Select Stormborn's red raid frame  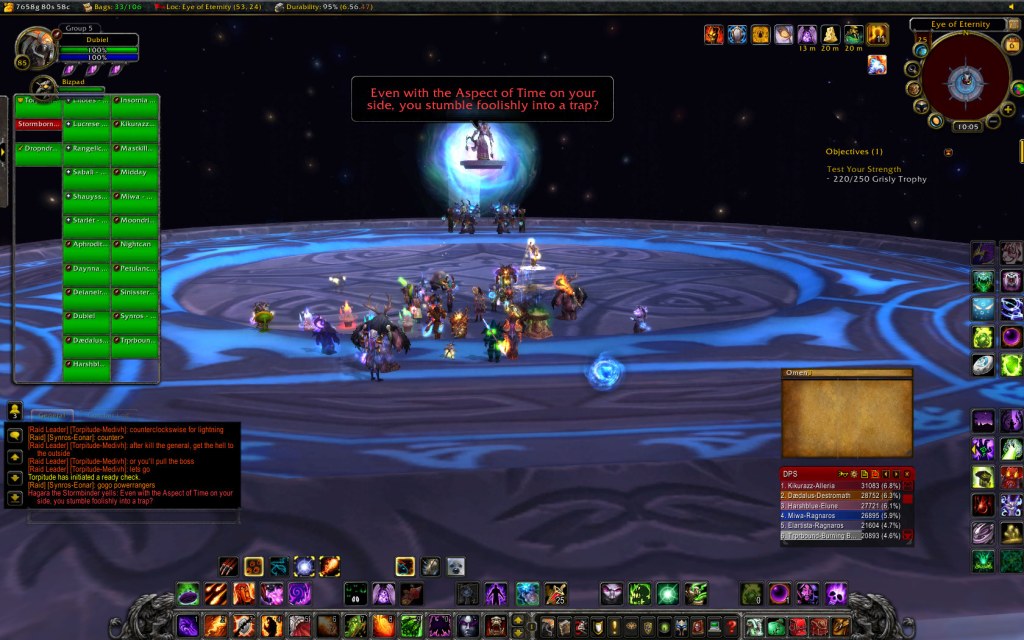coord(37,124)
